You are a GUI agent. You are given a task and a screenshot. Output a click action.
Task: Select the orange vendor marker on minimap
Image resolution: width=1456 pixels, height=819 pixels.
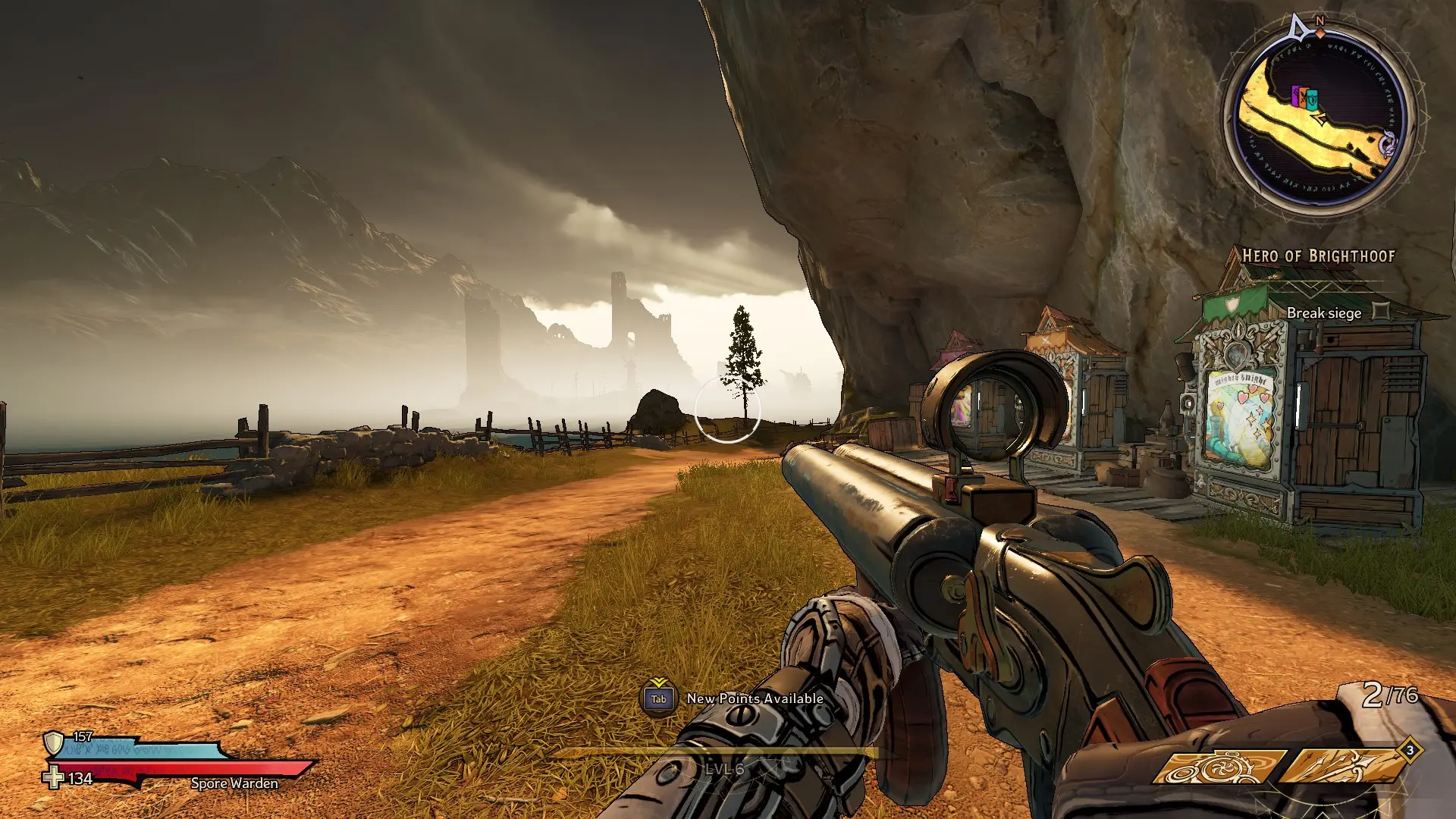(x=1304, y=97)
